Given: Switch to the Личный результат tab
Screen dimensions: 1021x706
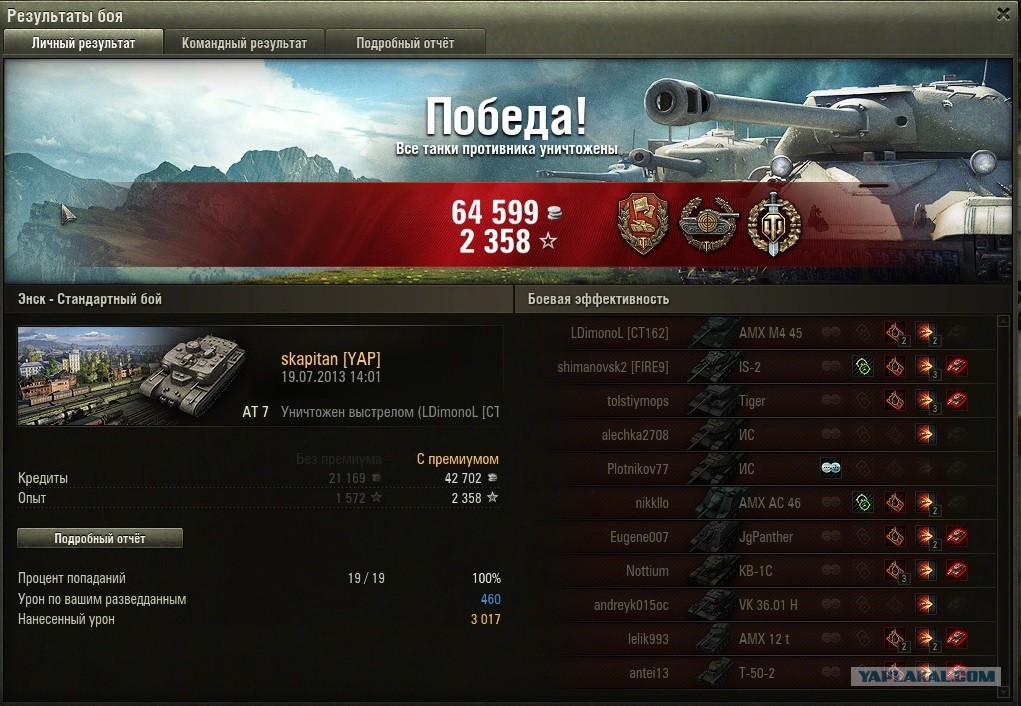Looking at the screenshot, I should tap(83, 43).
